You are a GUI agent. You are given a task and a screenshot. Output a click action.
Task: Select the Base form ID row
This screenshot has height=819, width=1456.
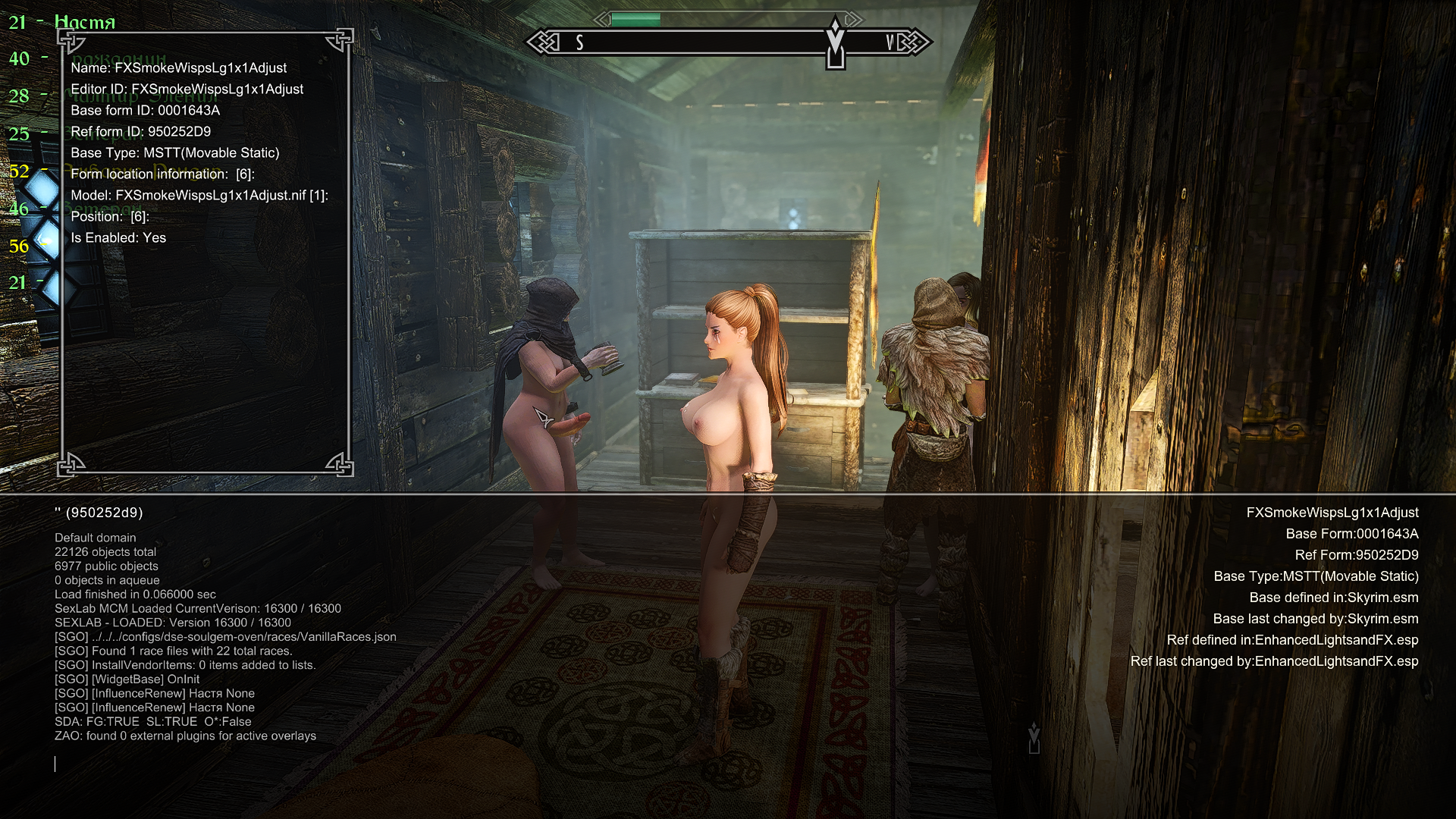click(145, 111)
